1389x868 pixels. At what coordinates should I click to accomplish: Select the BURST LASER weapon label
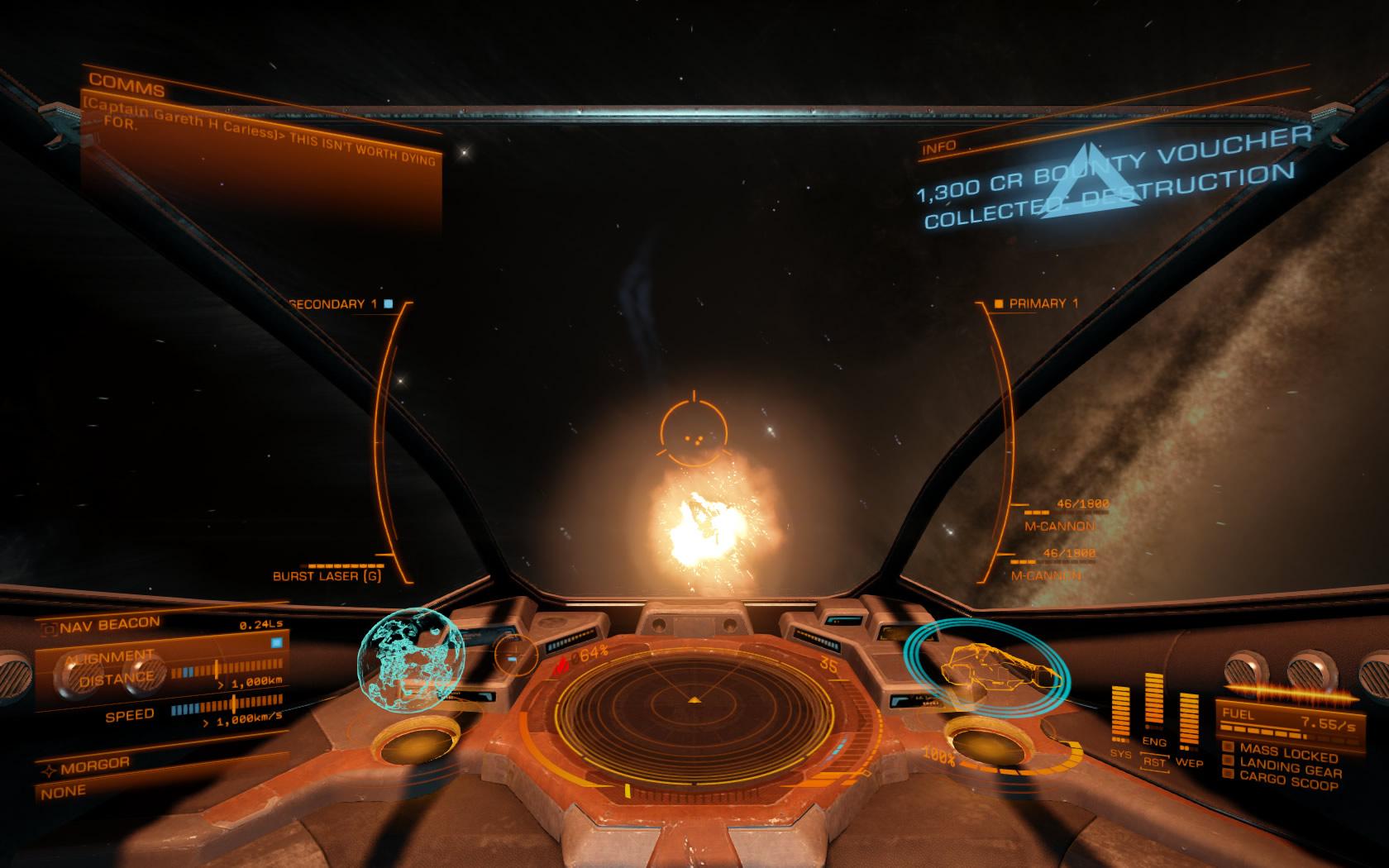coord(327,575)
